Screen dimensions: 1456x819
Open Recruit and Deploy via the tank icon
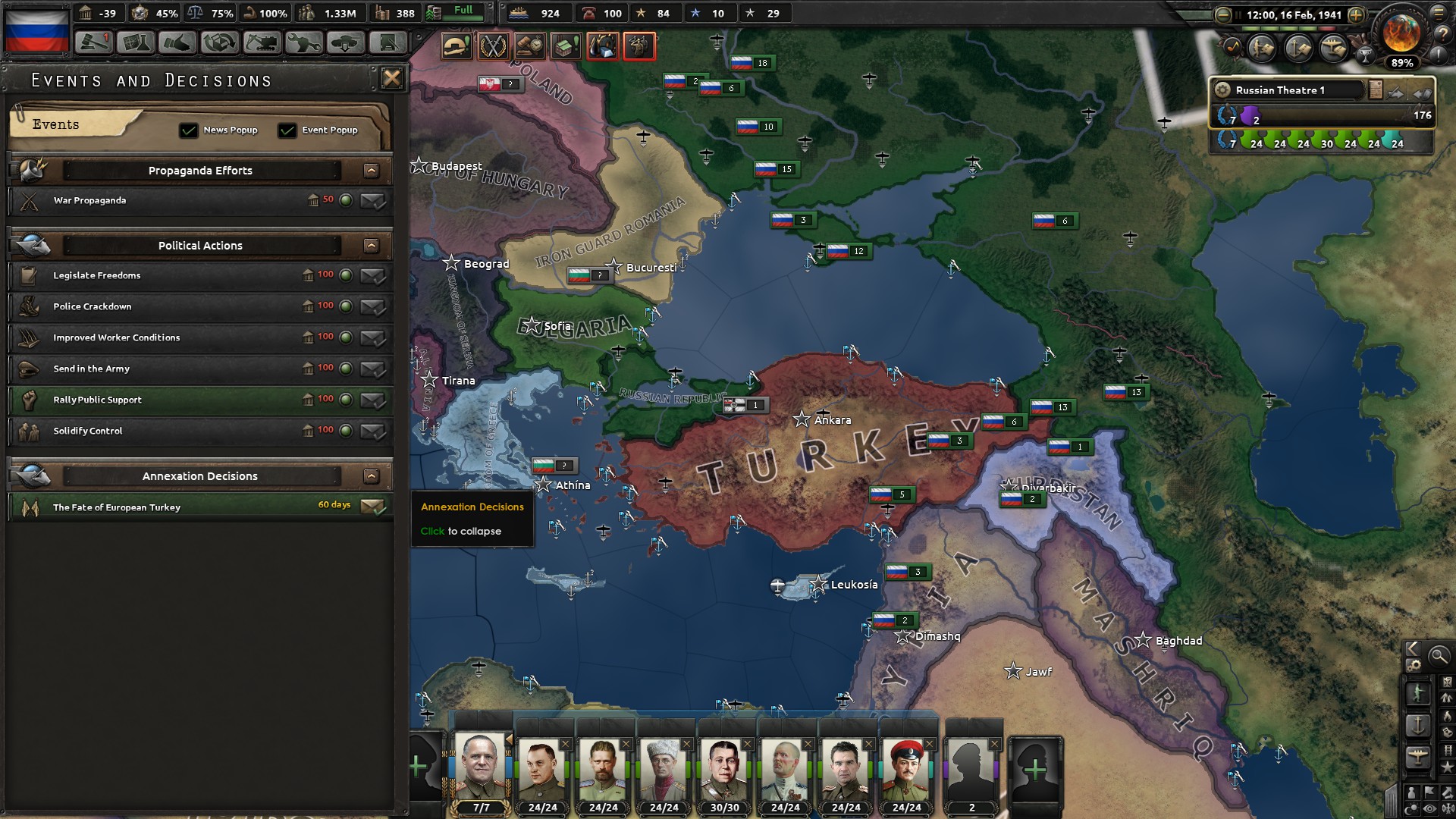345,43
